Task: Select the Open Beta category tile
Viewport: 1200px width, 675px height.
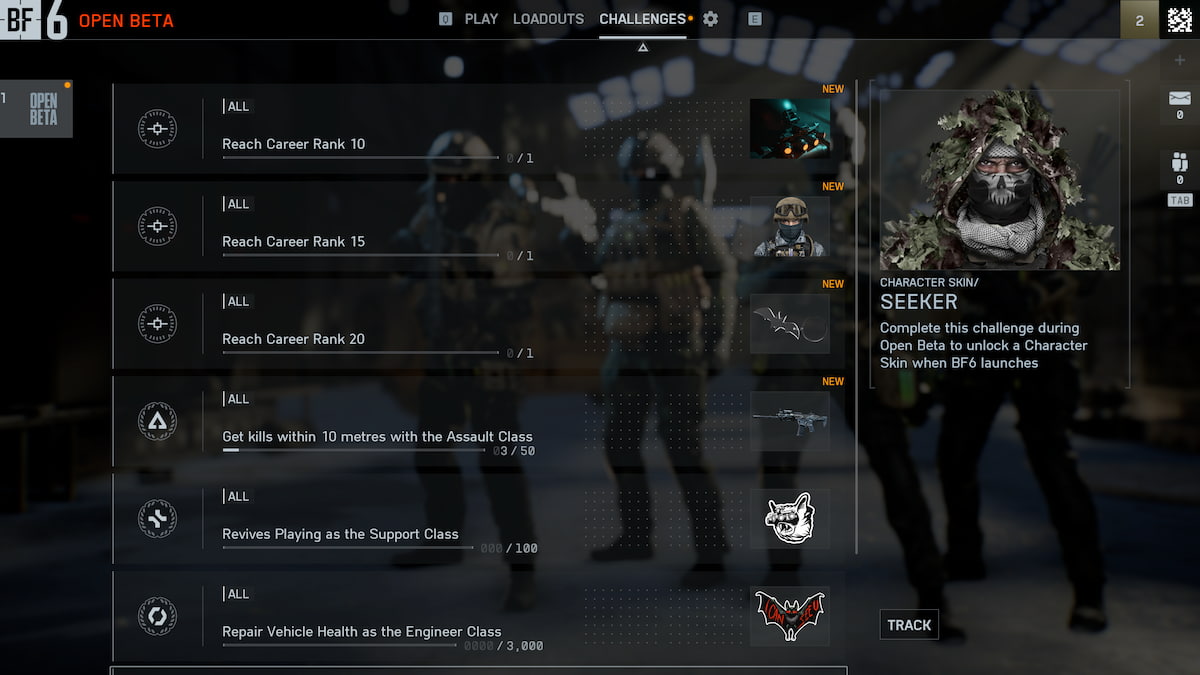Action: (42, 109)
